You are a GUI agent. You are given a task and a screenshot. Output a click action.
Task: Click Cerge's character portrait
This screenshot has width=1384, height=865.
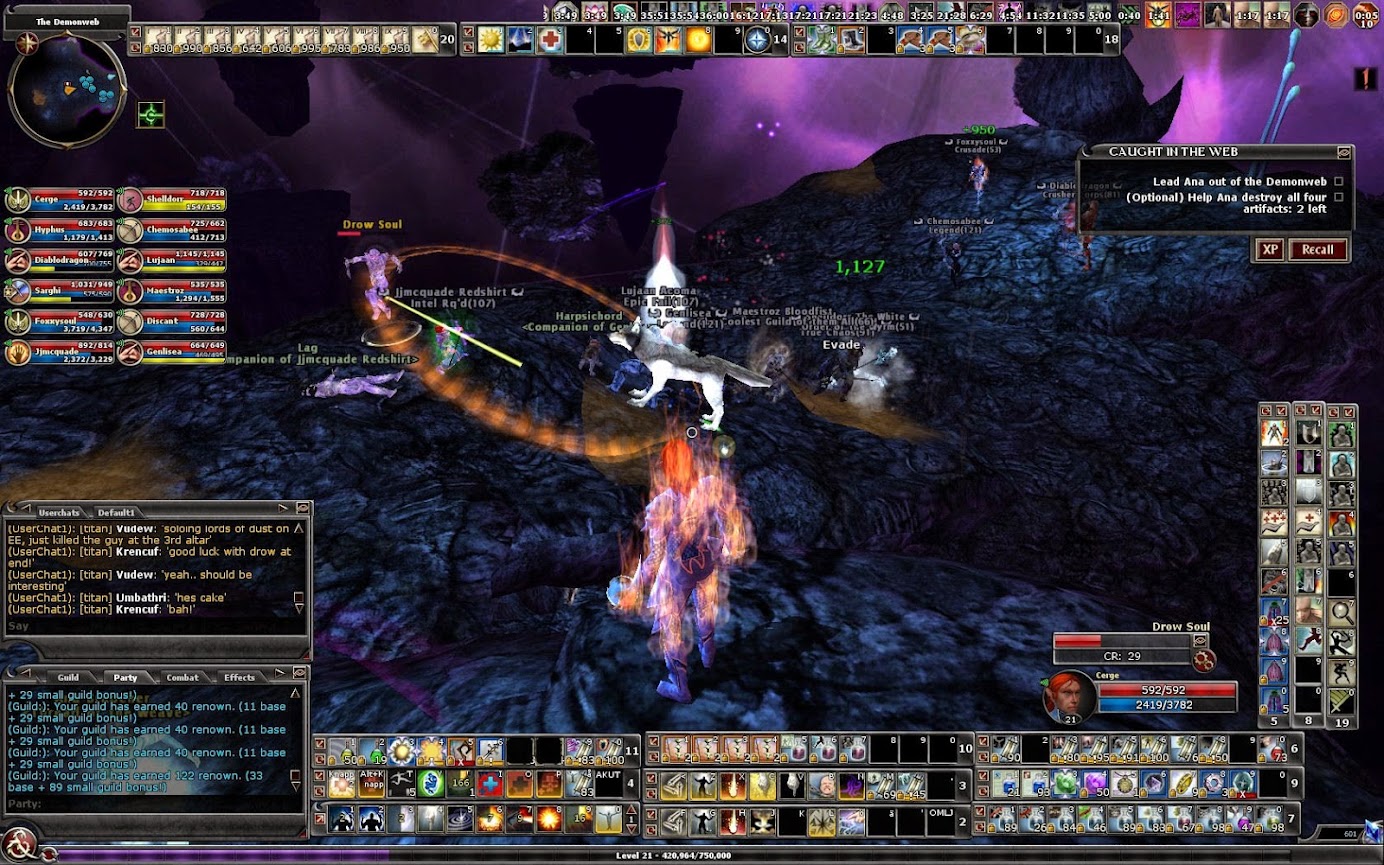[1069, 697]
